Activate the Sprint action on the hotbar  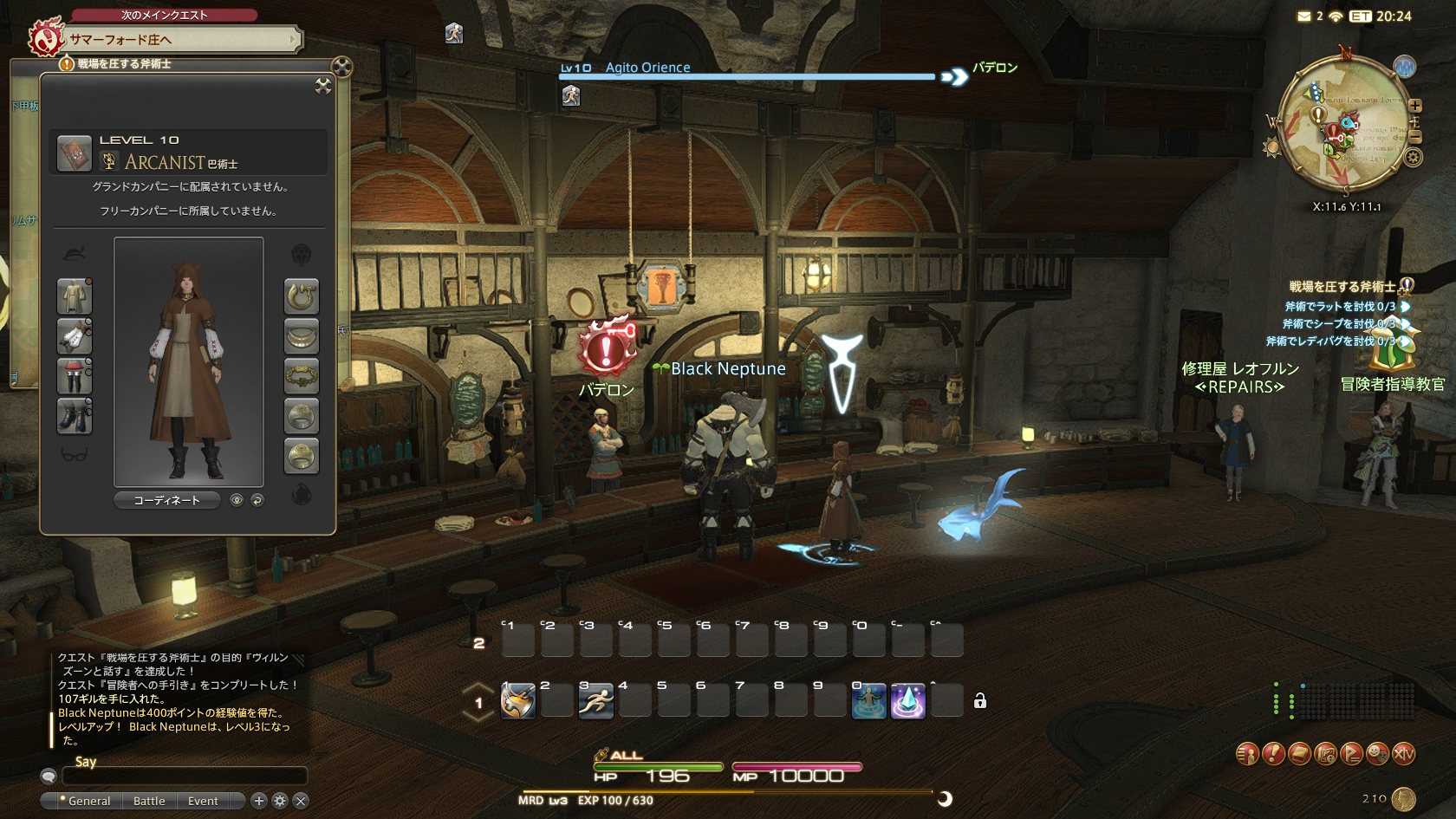pyautogui.click(x=595, y=701)
